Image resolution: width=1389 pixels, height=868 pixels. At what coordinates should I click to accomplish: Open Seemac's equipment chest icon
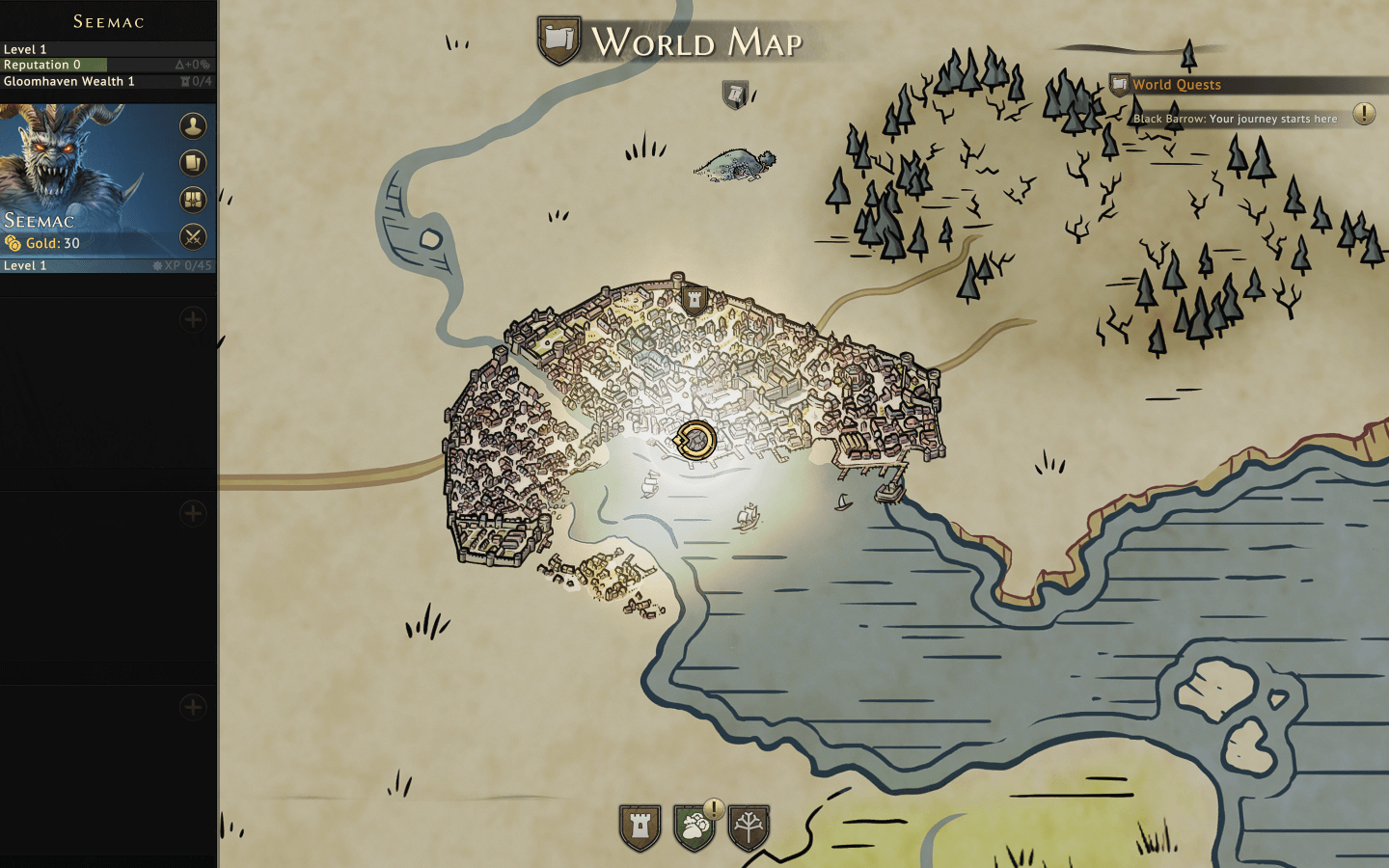(193, 200)
